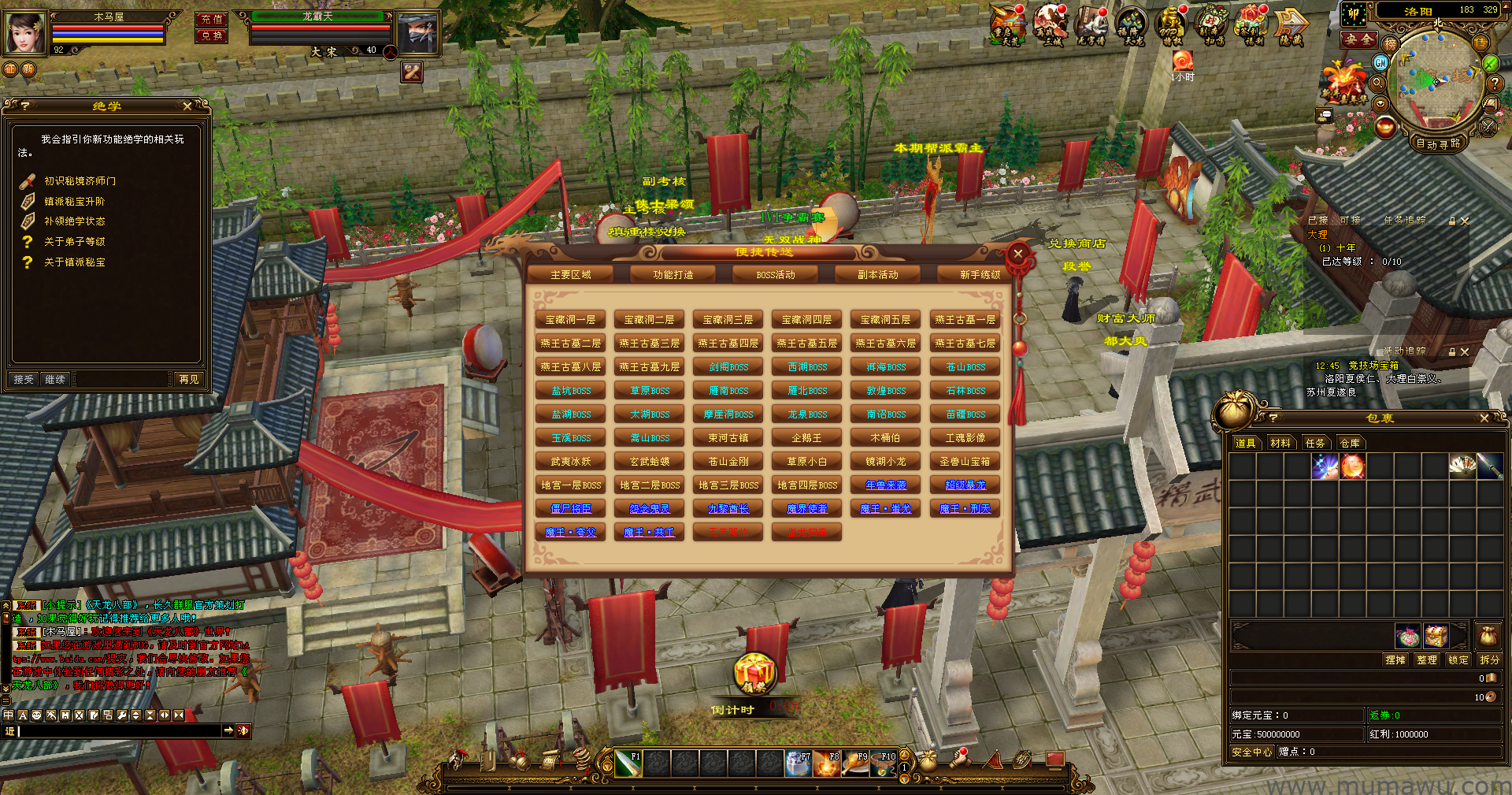1512x795 pixels.
Task: Teleport to 宝藏洞一层
Action: 570,320
